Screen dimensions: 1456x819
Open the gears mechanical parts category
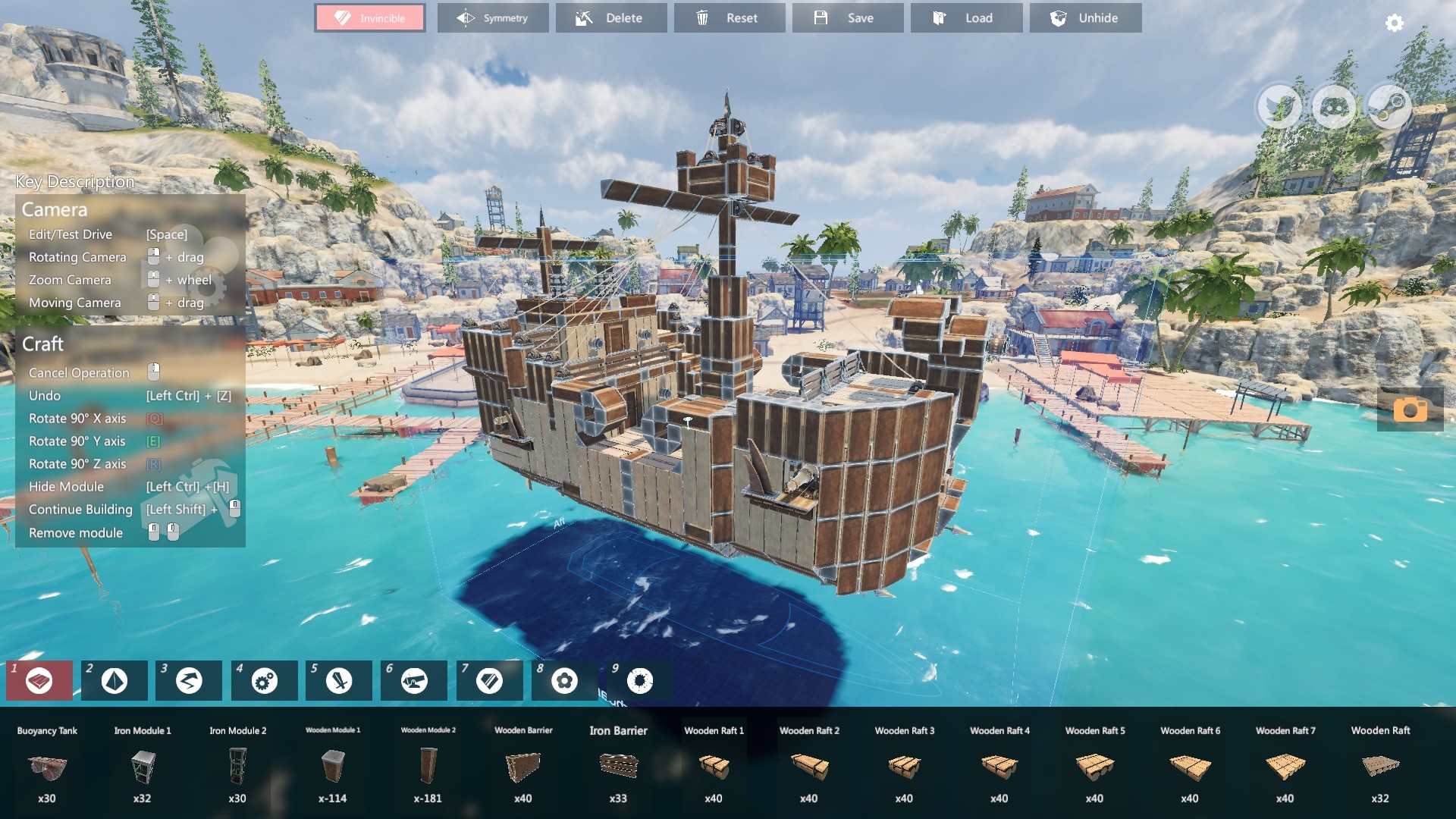[263, 680]
